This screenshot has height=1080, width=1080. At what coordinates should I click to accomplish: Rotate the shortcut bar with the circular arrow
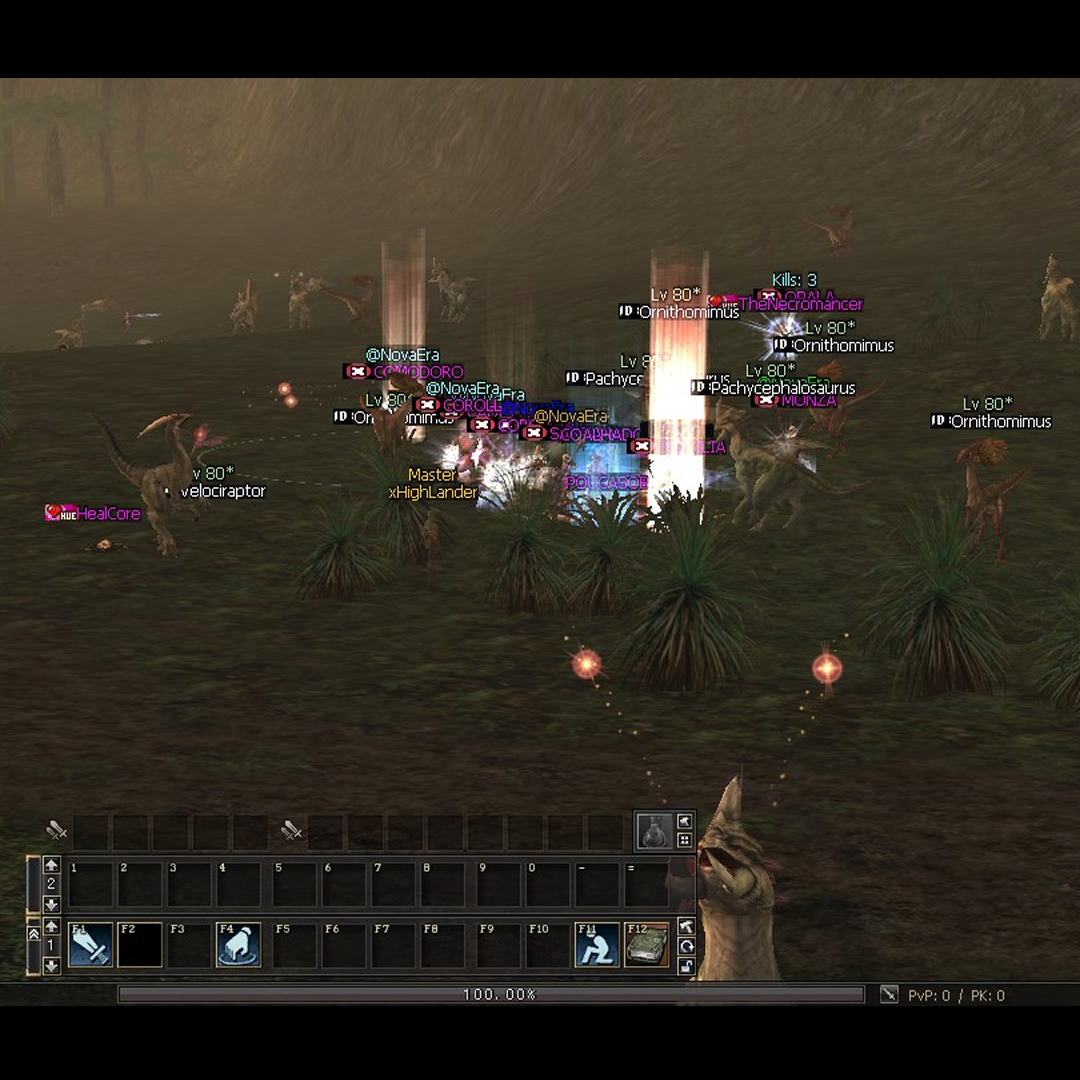pos(686,946)
